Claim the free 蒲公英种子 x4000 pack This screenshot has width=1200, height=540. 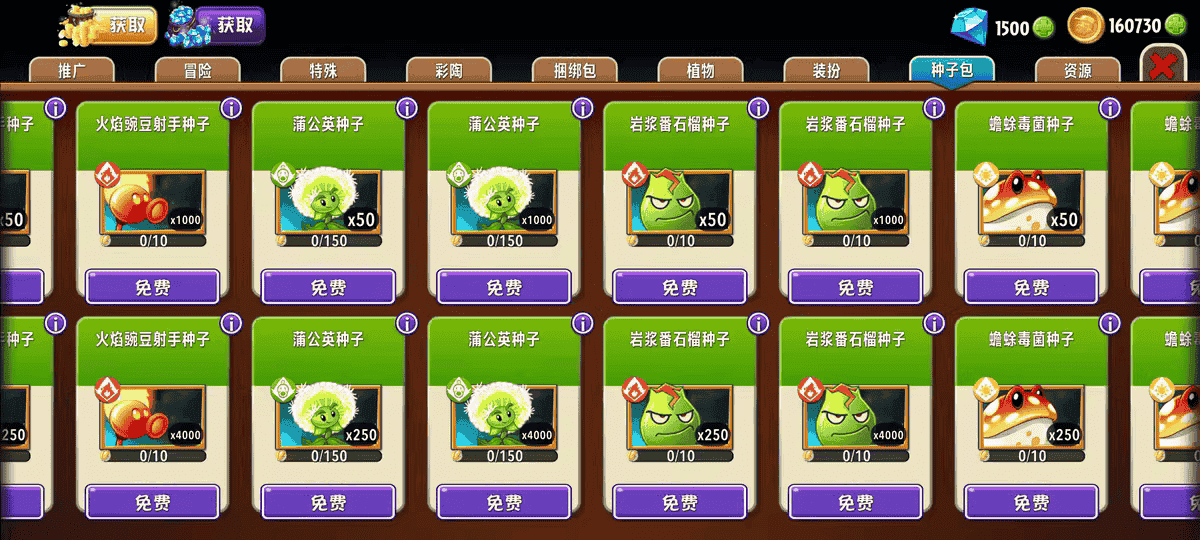(504, 502)
